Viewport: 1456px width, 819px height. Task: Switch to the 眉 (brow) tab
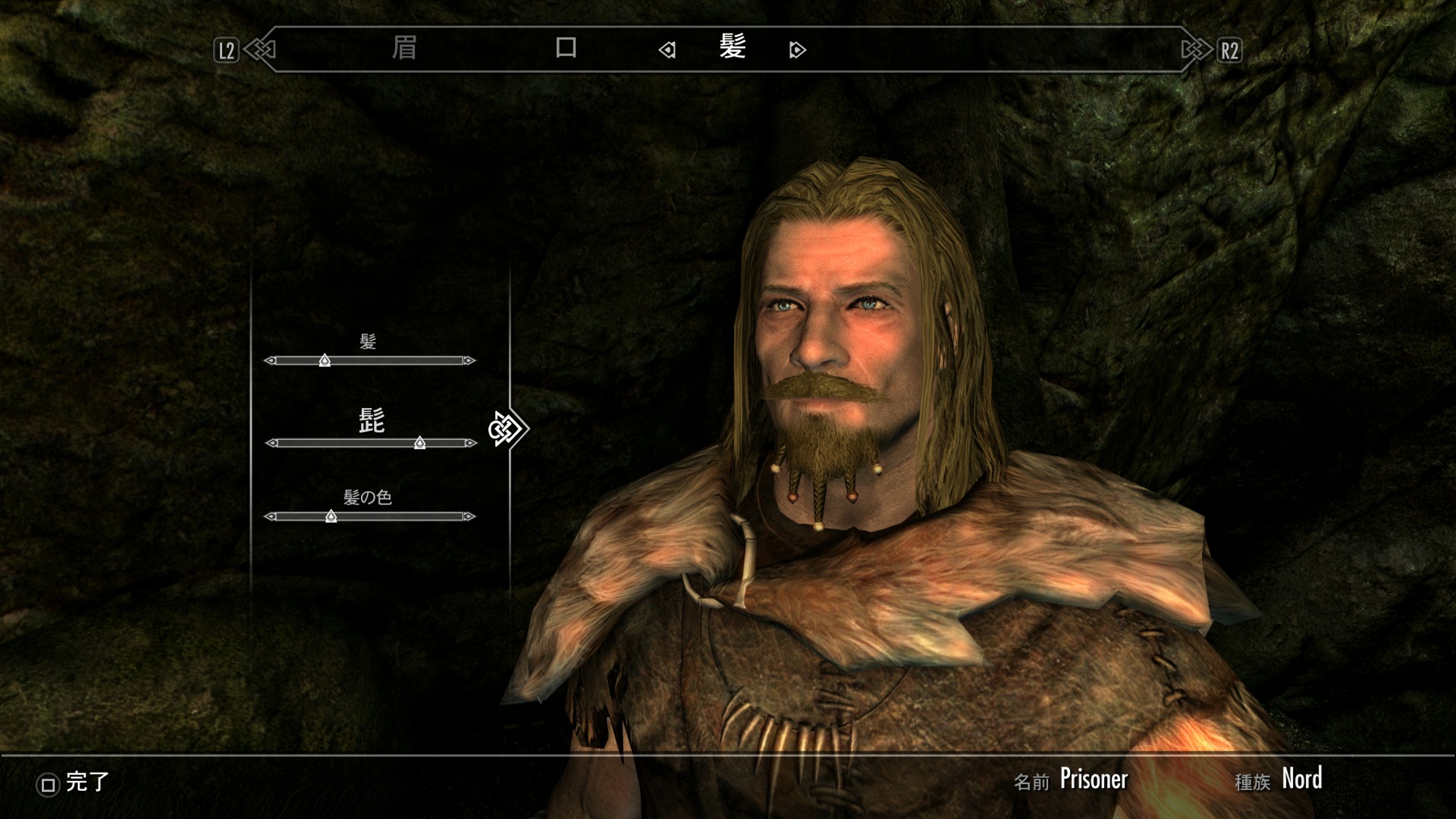404,49
